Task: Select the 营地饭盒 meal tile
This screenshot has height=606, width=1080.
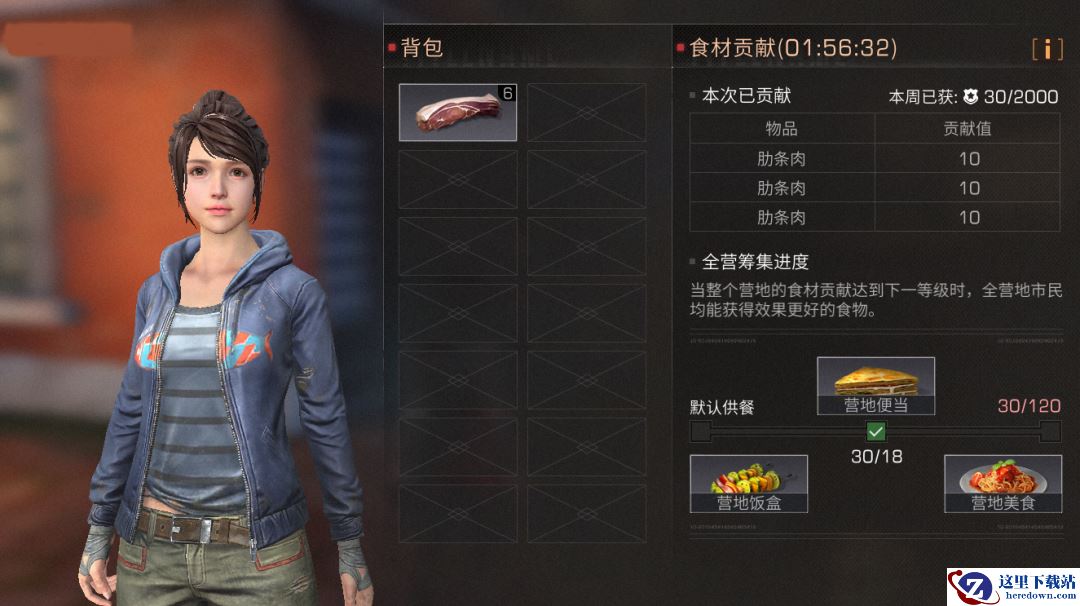Action: coord(749,483)
